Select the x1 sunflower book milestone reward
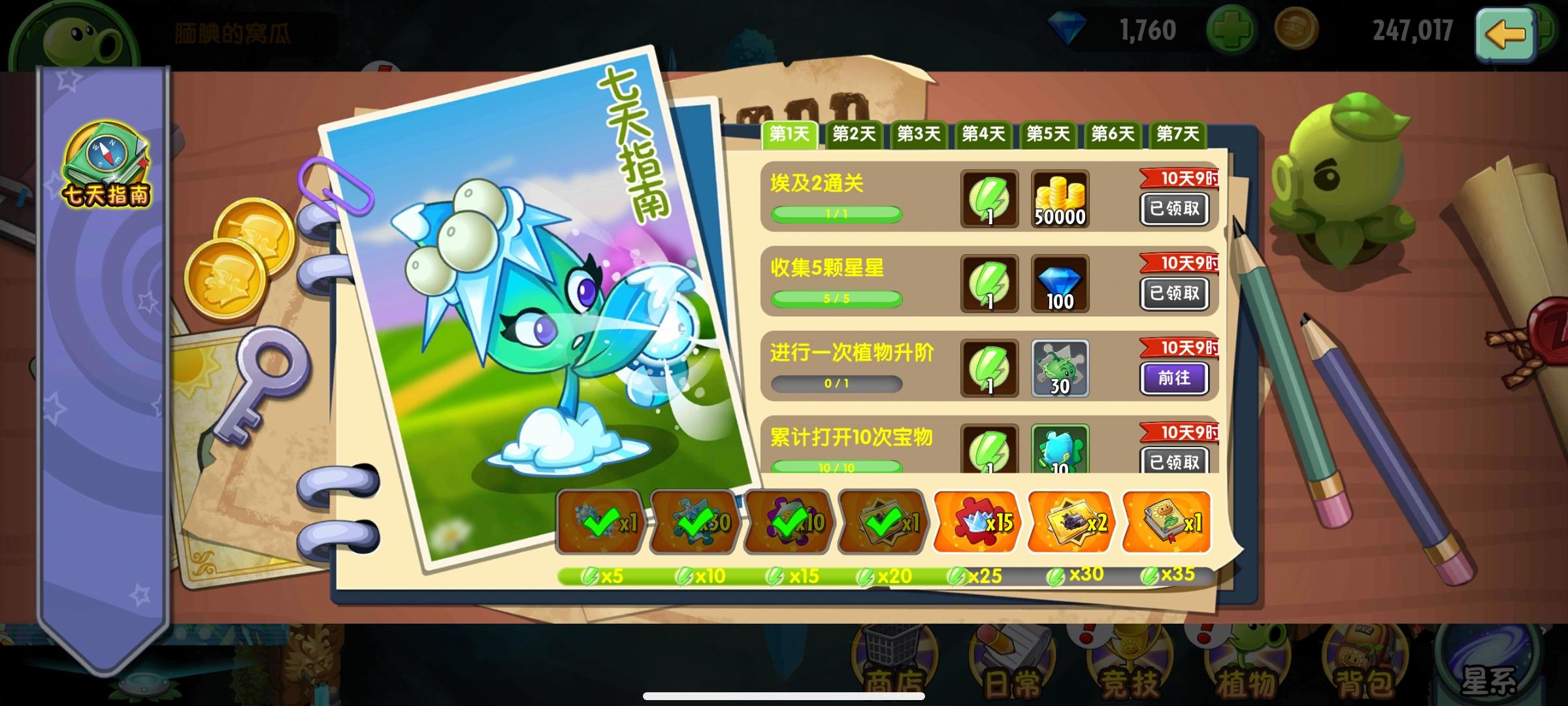Image resolution: width=1568 pixels, height=706 pixels. [1166, 523]
